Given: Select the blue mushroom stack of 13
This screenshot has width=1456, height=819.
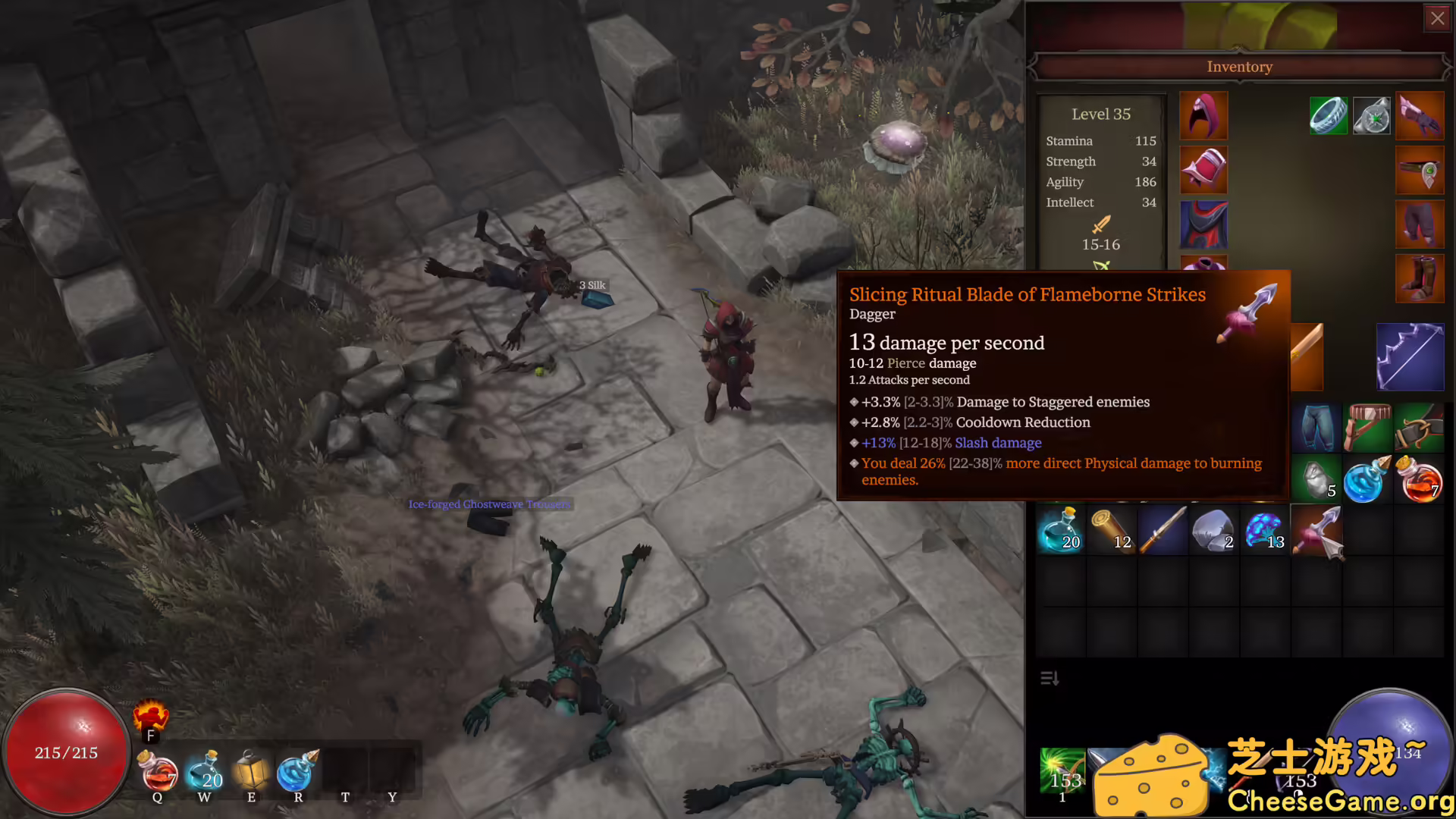Looking at the screenshot, I should point(1264,530).
